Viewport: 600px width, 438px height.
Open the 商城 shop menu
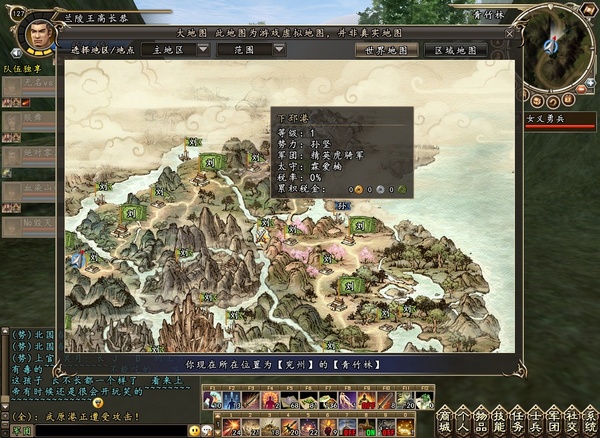[x=443, y=420]
